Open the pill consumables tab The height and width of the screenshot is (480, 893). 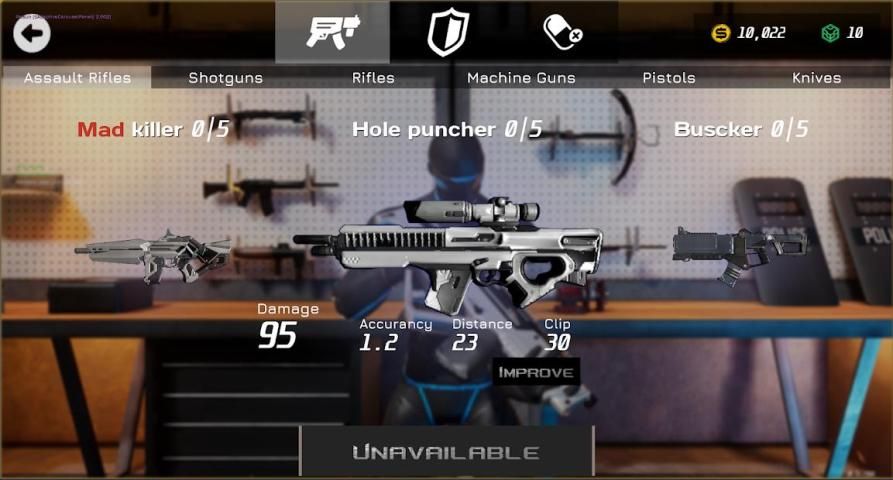tap(562, 32)
